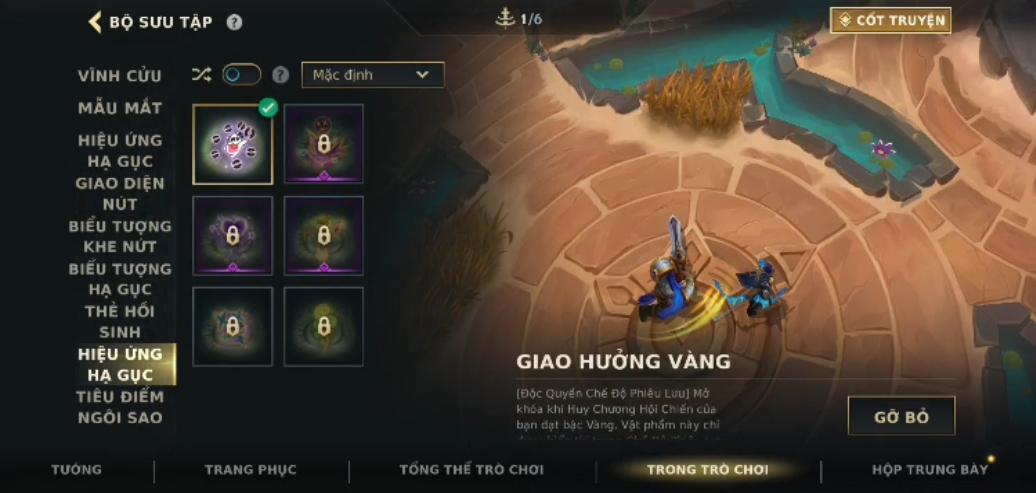Open the Cốt Truyện story button
1036x493 pixels.
point(890,20)
